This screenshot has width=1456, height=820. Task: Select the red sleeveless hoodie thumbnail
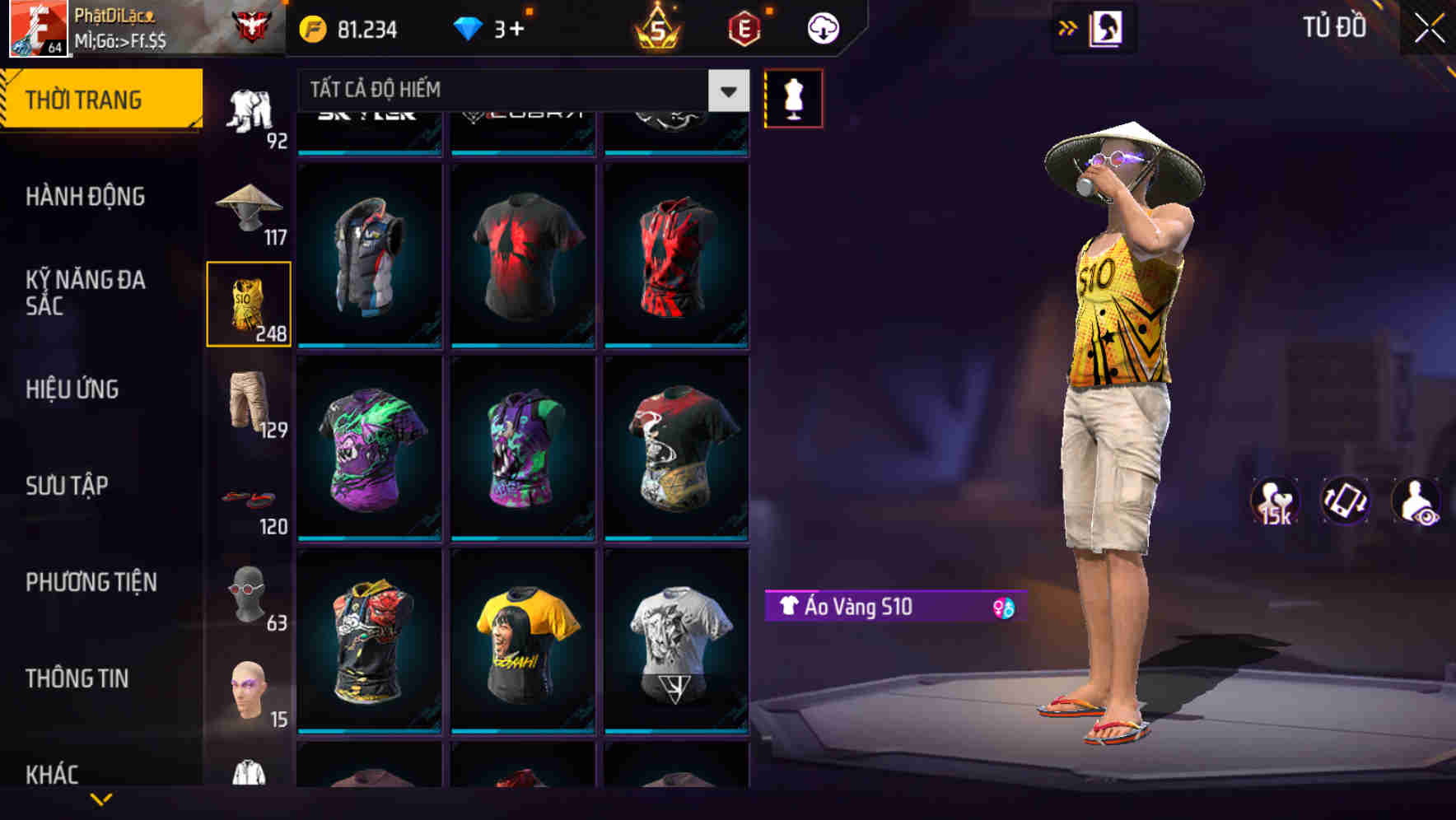pos(678,253)
